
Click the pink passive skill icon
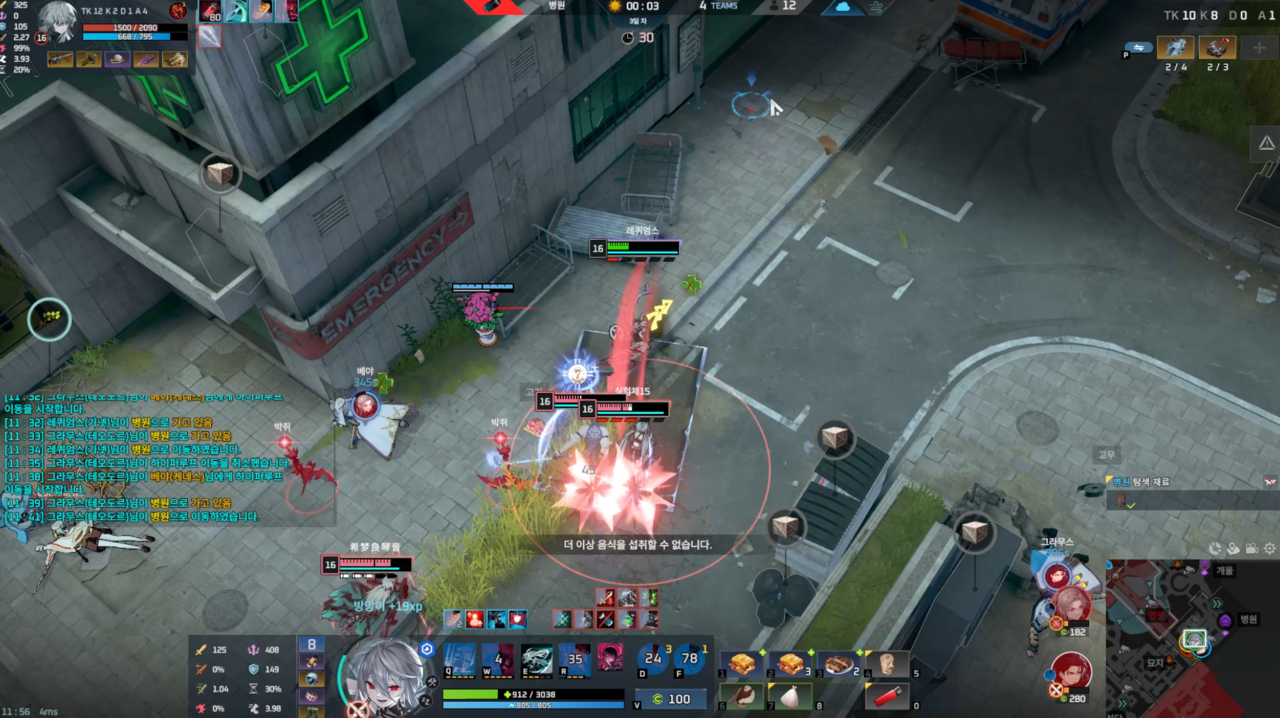tap(610, 657)
